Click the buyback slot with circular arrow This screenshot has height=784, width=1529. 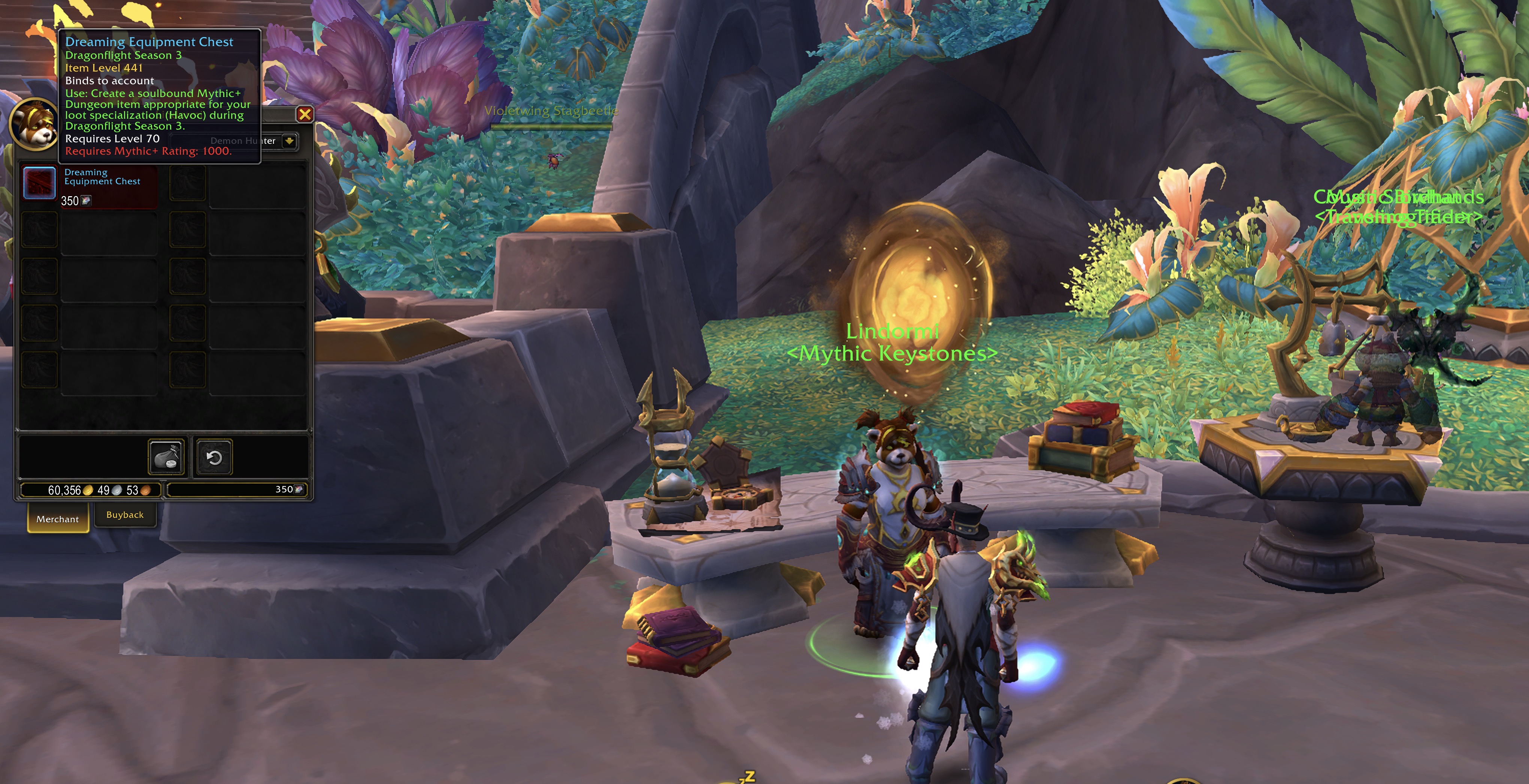point(214,458)
